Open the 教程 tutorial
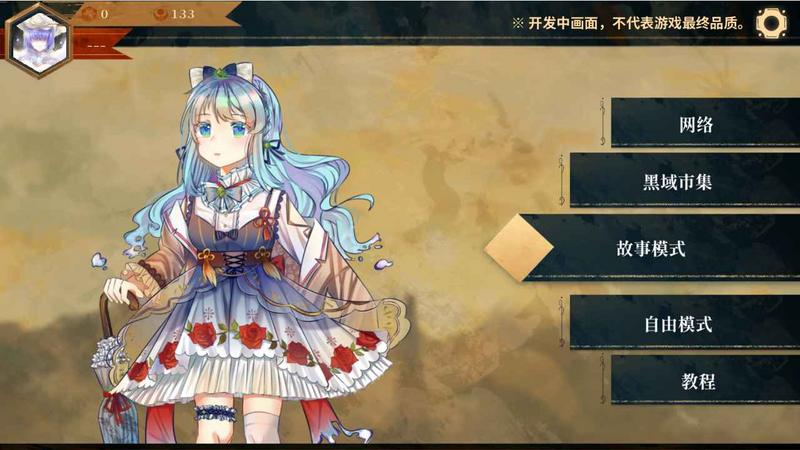Image resolution: width=800 pixels, height=450 pixels. [x=698, y=381]
